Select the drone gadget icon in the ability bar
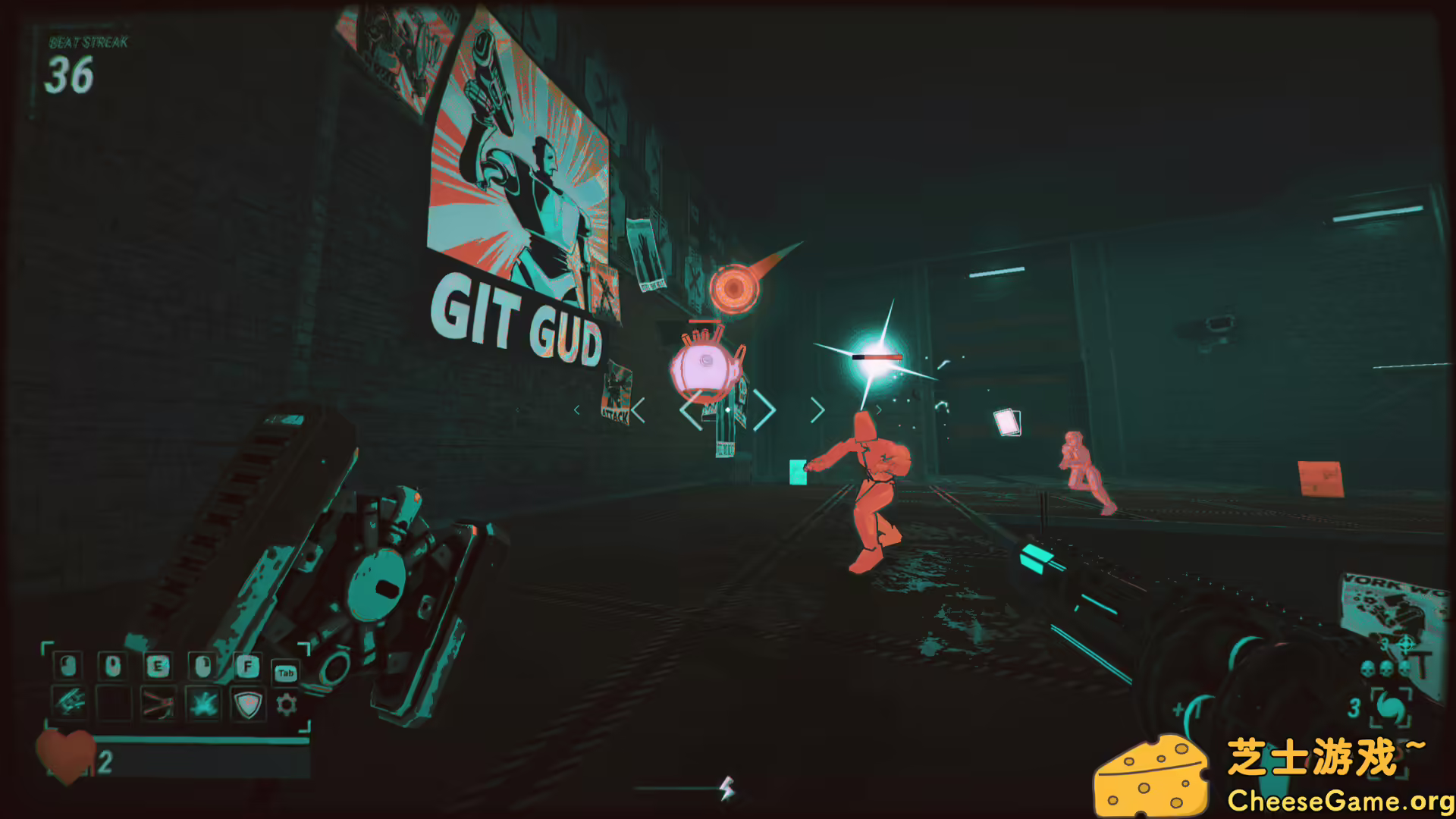1456x819 pixels. pyautogui.click(x=70, y=701)
